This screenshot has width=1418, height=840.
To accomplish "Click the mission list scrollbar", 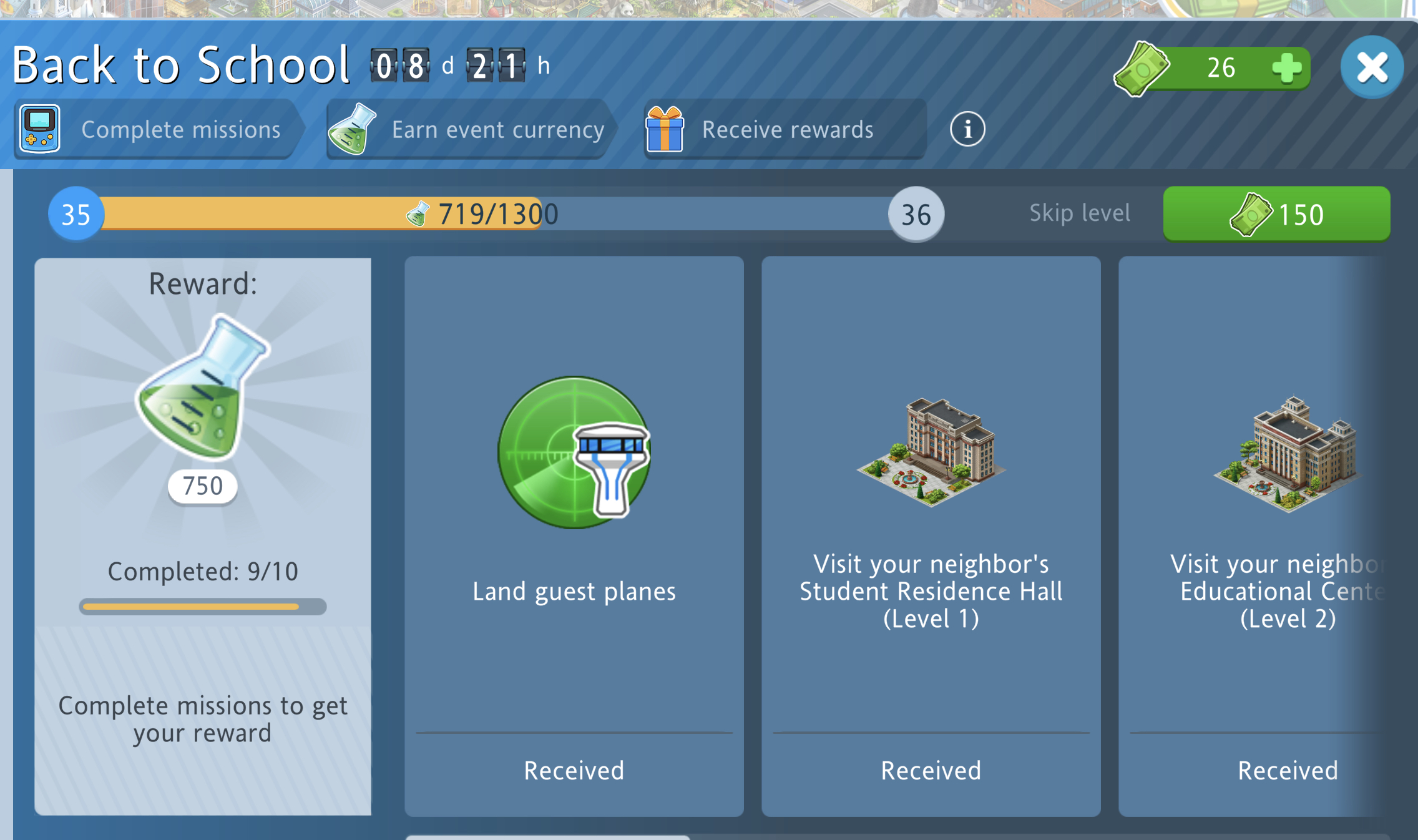I will pyautogui.click(x=548, y=836).
